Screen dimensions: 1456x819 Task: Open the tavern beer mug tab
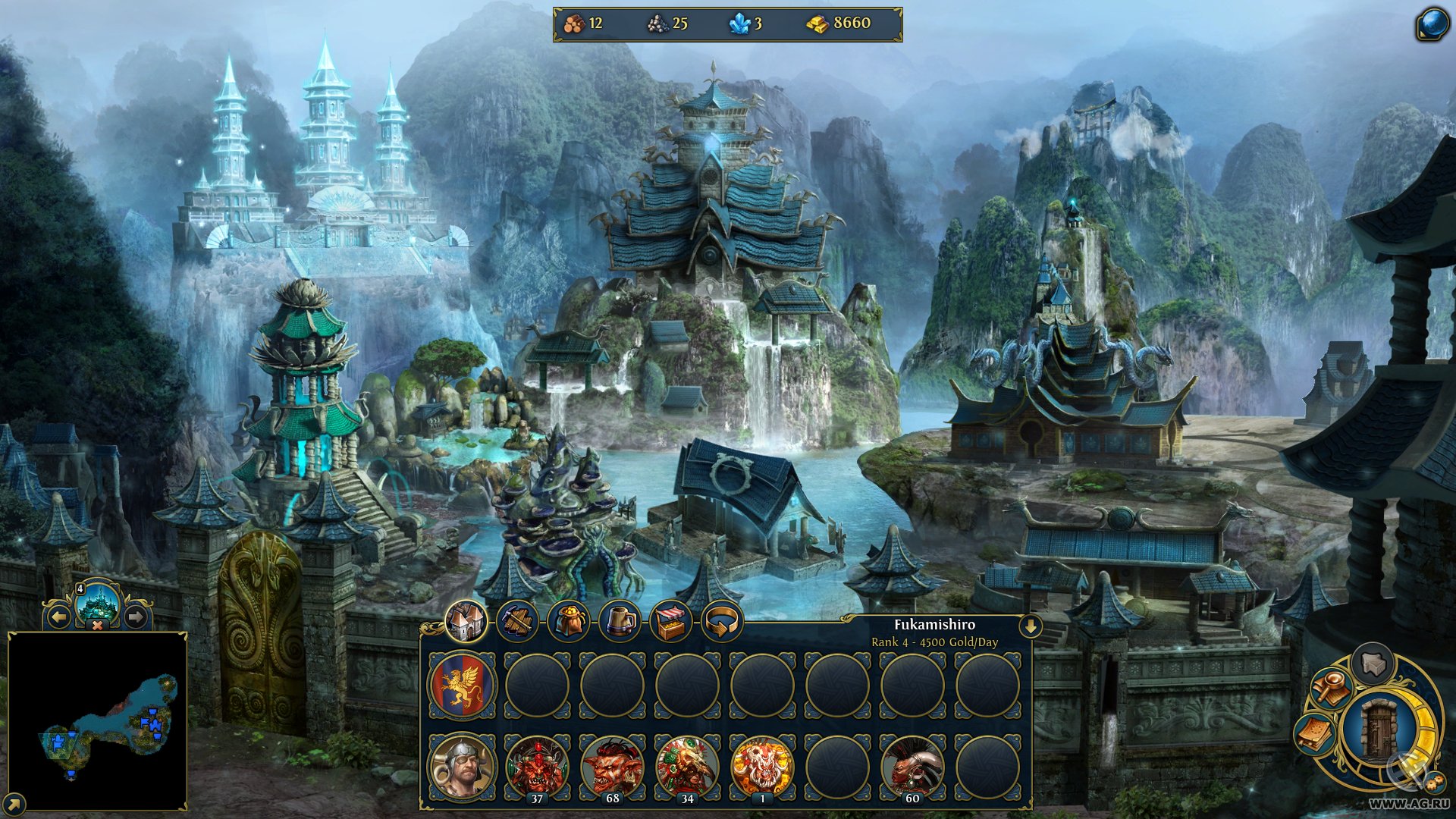click(620, 622)
